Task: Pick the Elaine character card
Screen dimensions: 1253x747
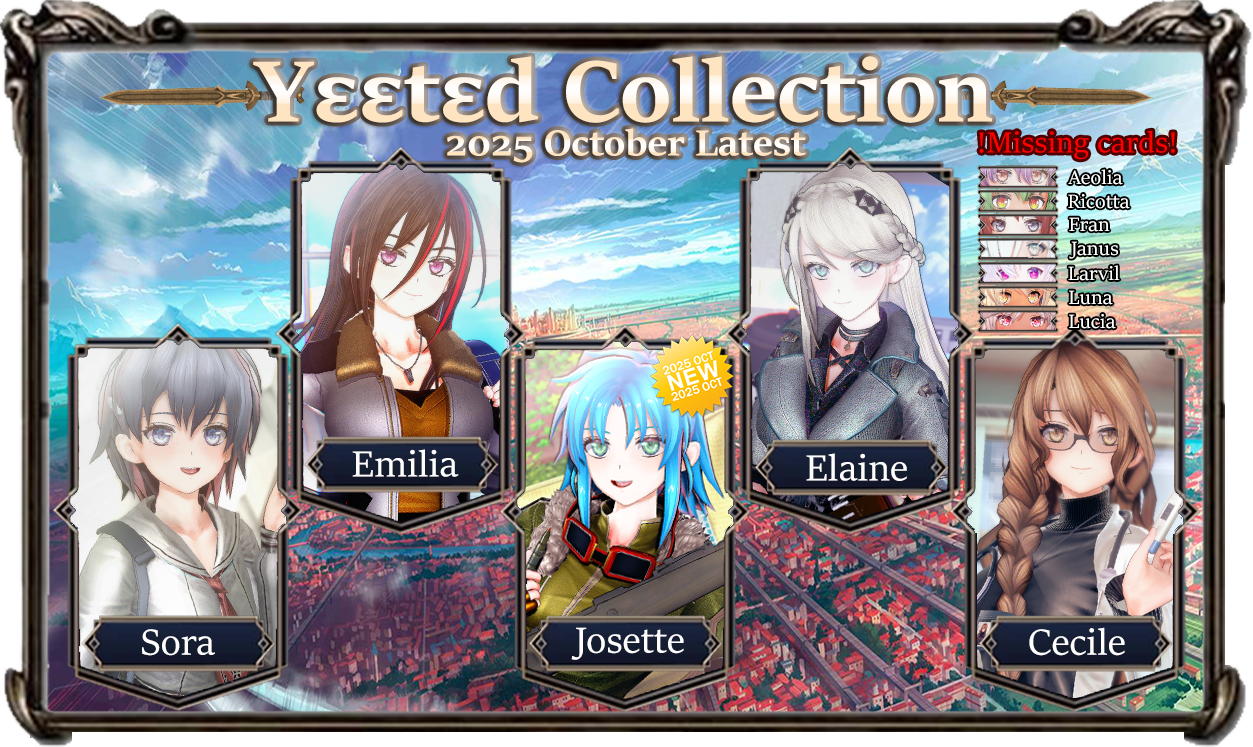Action: tap(850, 340)
